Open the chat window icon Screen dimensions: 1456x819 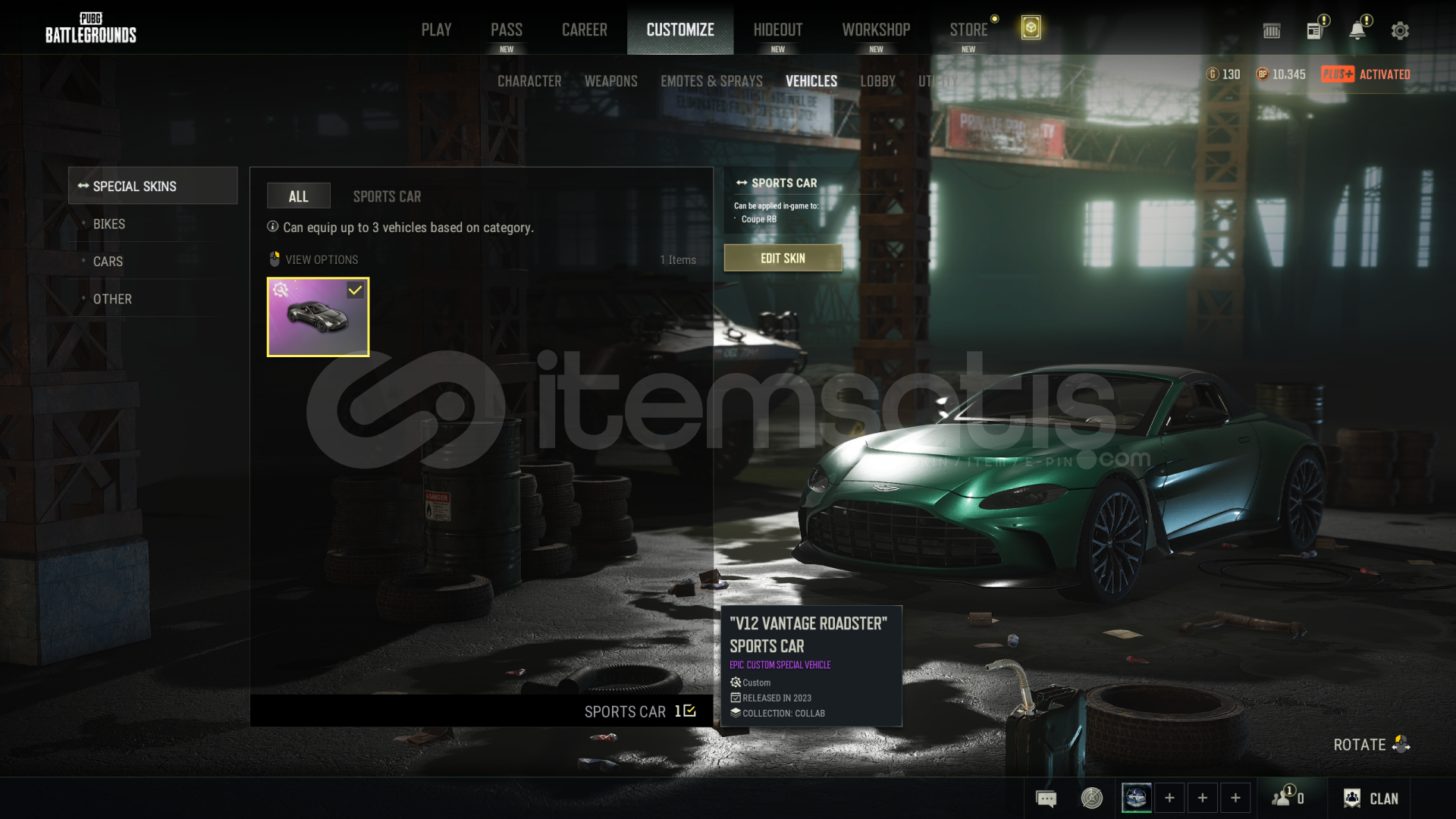[1046, 799]
